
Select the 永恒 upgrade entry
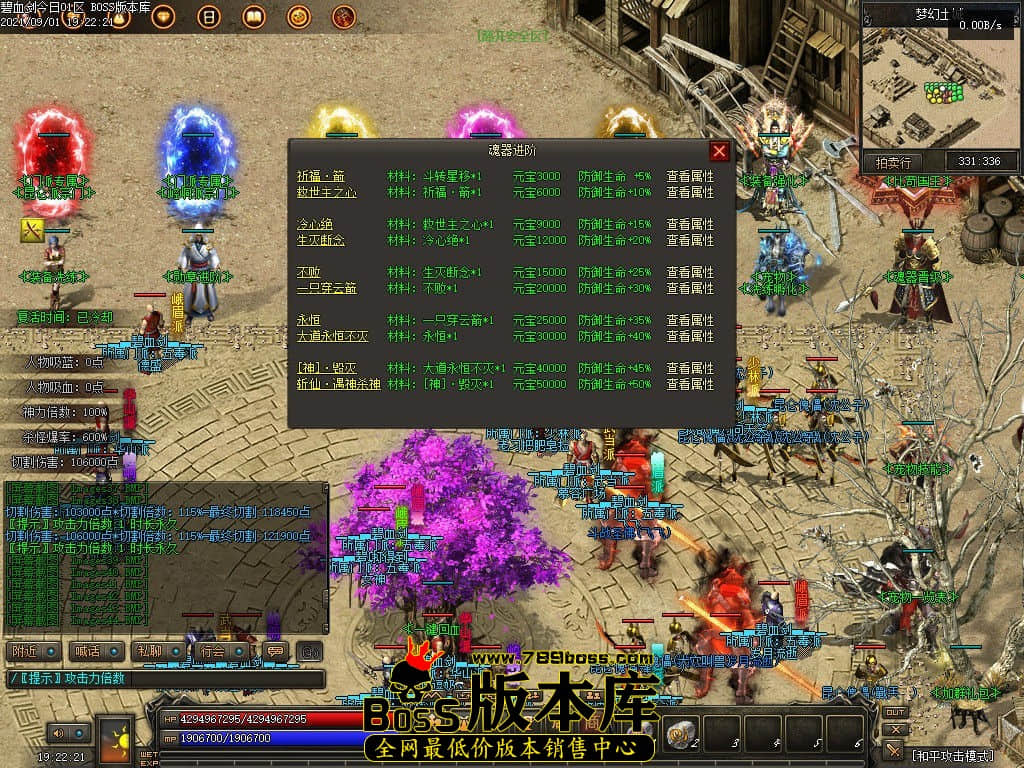click(x=308, y=320)
